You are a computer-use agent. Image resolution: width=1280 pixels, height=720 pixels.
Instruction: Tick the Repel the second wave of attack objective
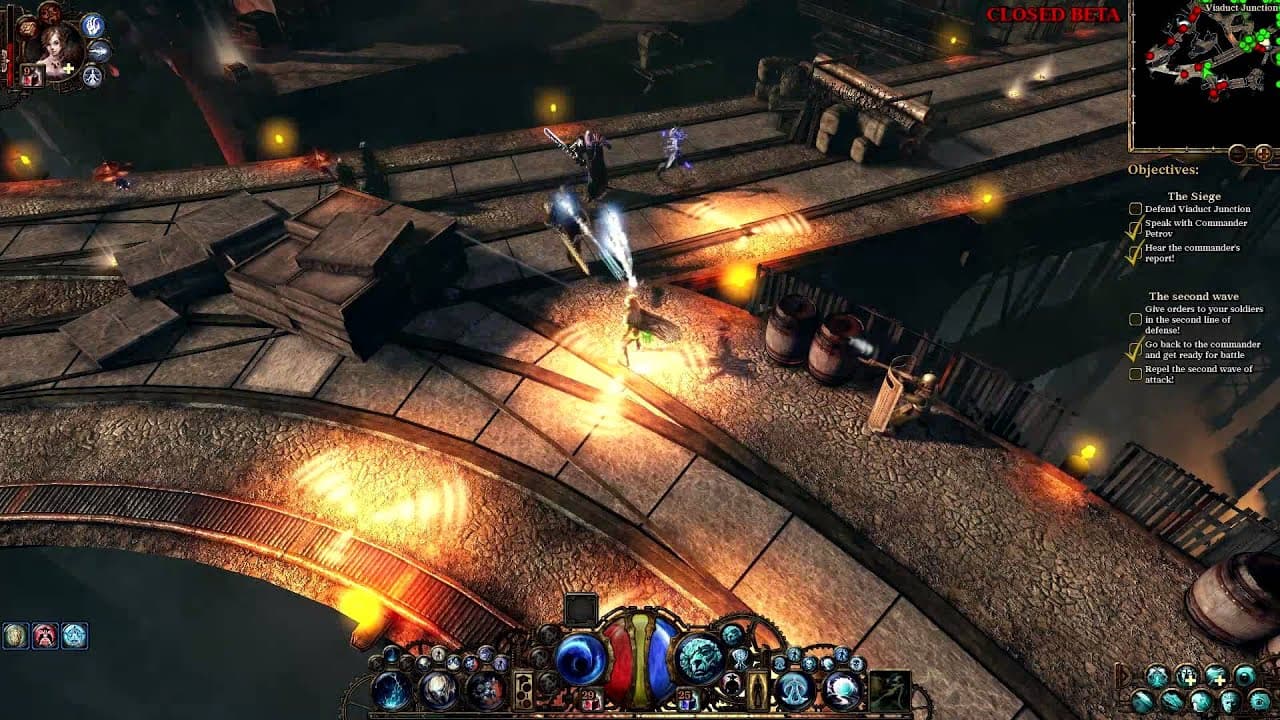tap(1135, 373)
